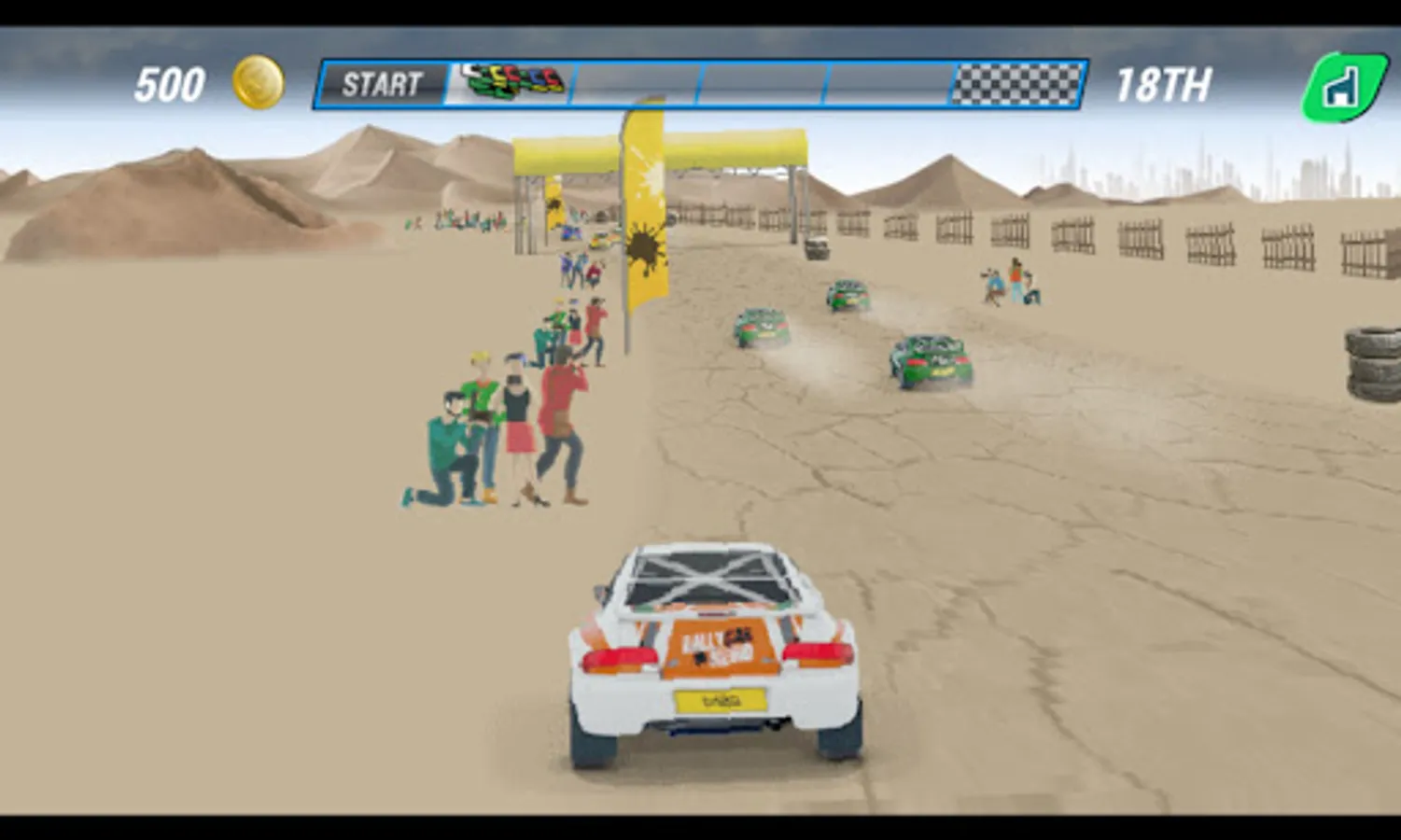Expand the HUD strip at screen top
Screen dimensions: 1401x840
pos(700,84)
